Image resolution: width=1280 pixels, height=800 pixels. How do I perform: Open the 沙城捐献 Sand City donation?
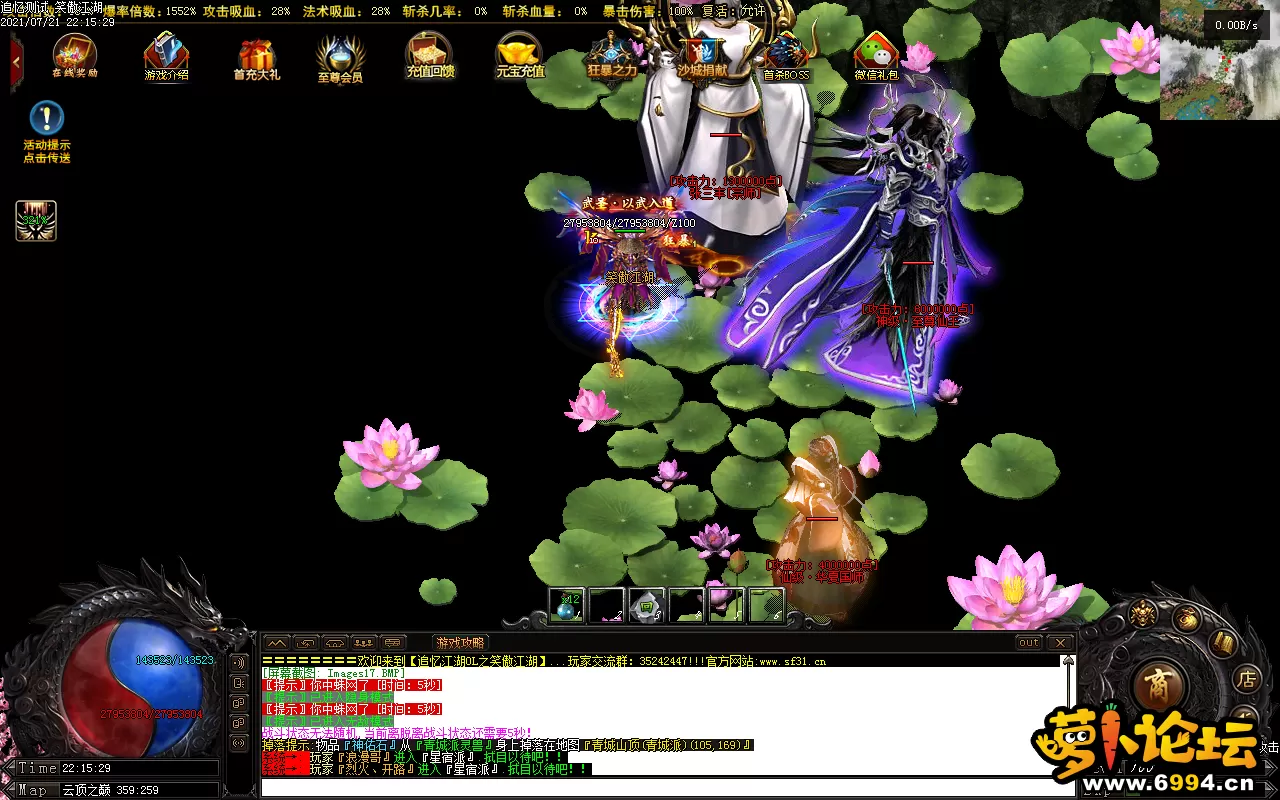[x=703, y=54]
